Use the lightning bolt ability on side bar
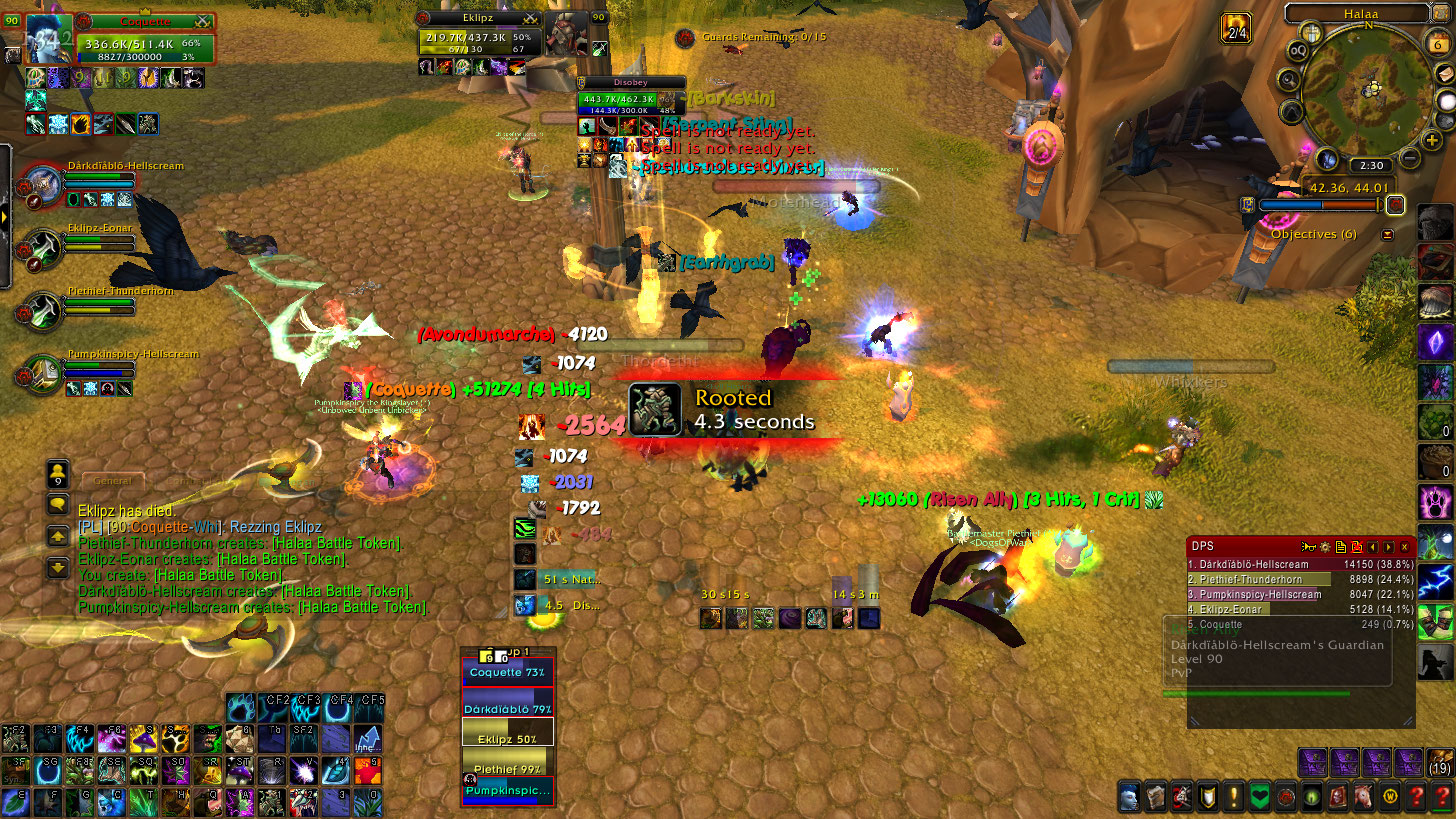The height and width of the screenshot is (819, 1456). click(1434, 581)
